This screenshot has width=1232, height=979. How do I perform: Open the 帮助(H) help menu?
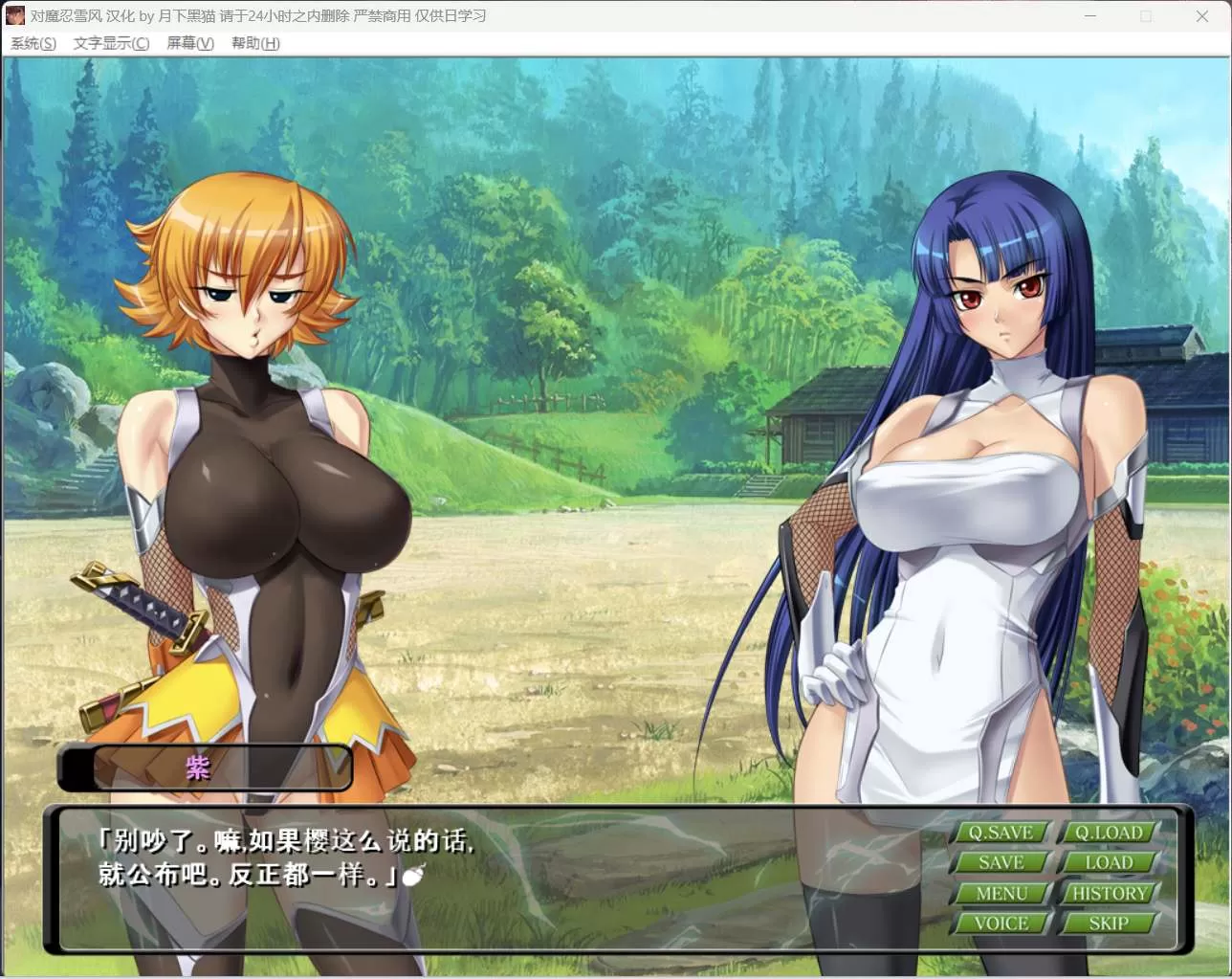pyautogui.click(x=253, y=43)
